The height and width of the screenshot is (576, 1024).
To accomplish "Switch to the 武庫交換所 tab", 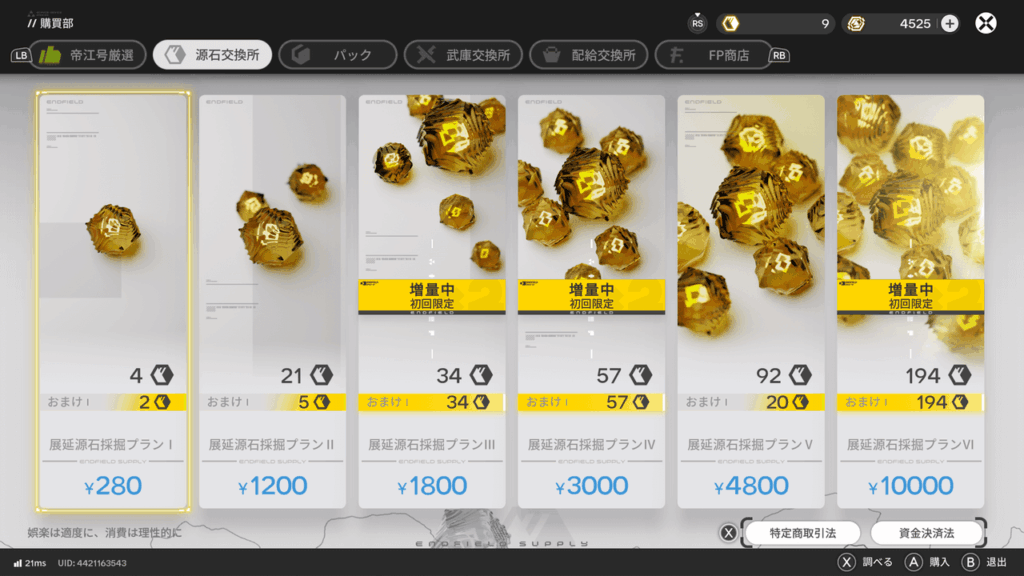I will coord(464,55).
